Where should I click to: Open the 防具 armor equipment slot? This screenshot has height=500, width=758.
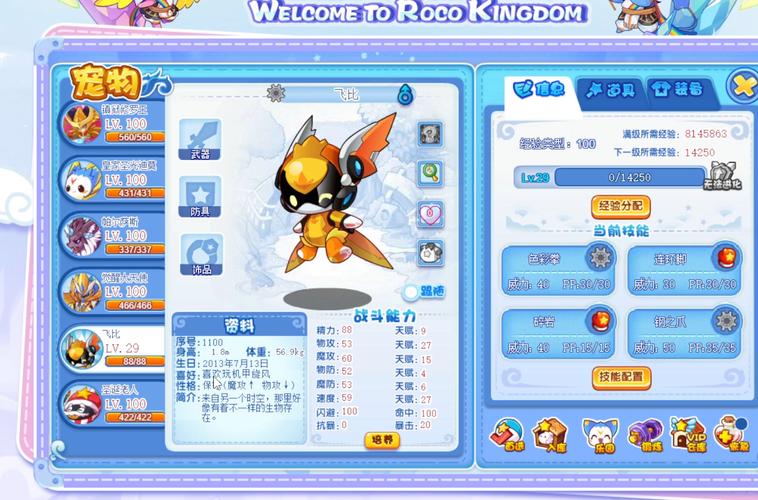click(200, 196)
